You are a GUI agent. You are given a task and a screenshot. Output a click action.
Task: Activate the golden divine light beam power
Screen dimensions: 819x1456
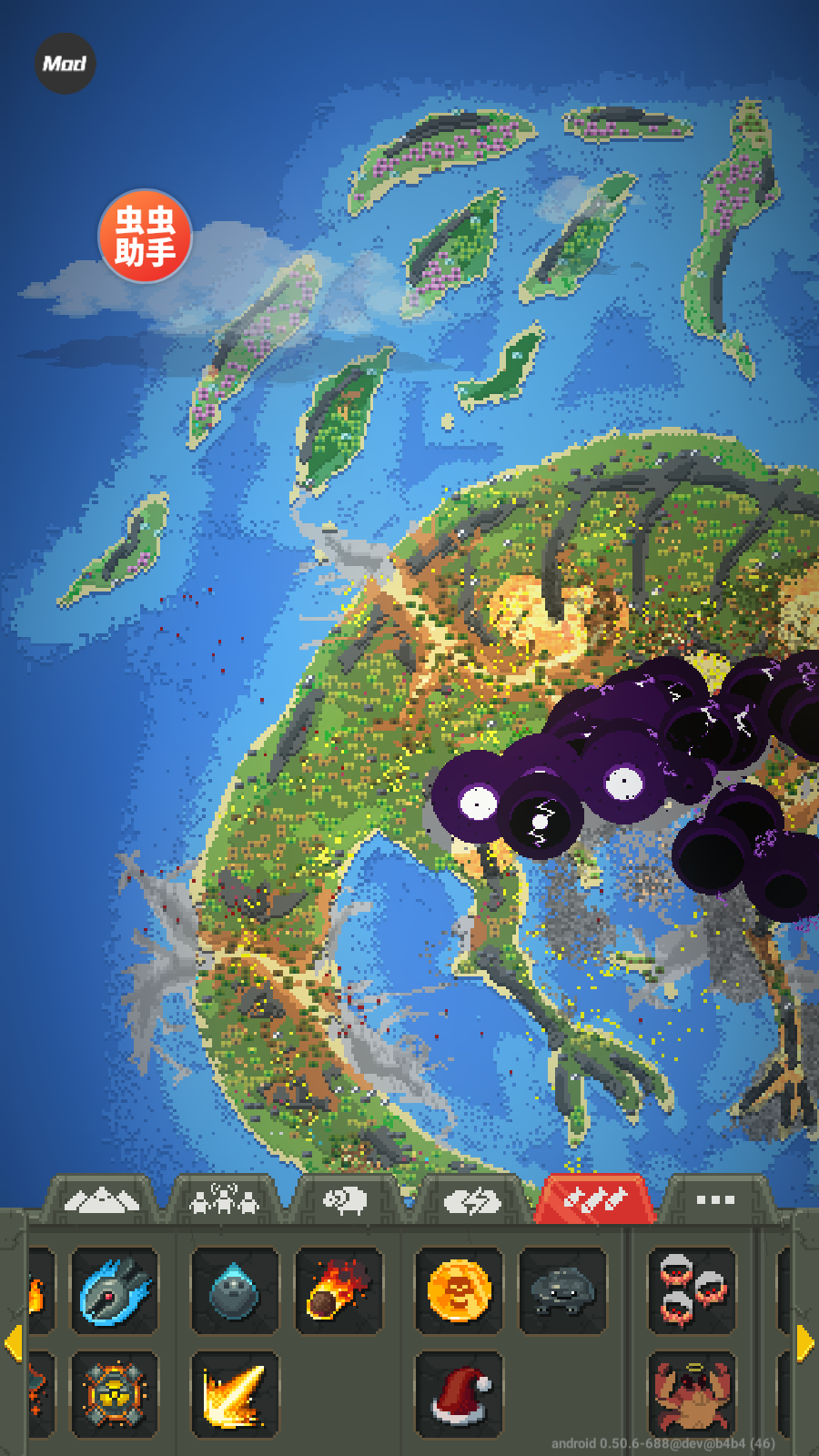(234, 1394)
